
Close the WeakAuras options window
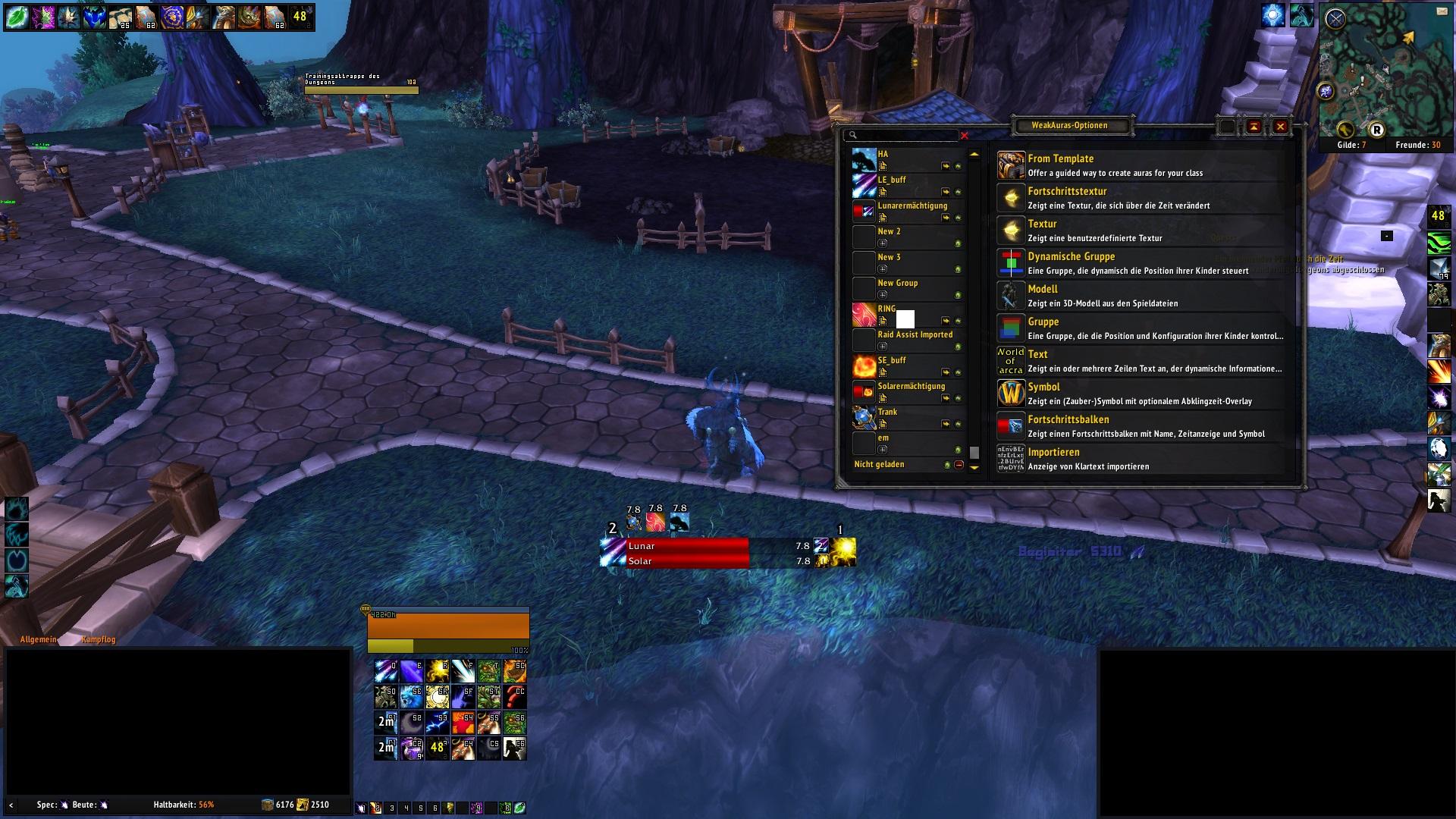pyautogui.click(x=1281, y=127)
